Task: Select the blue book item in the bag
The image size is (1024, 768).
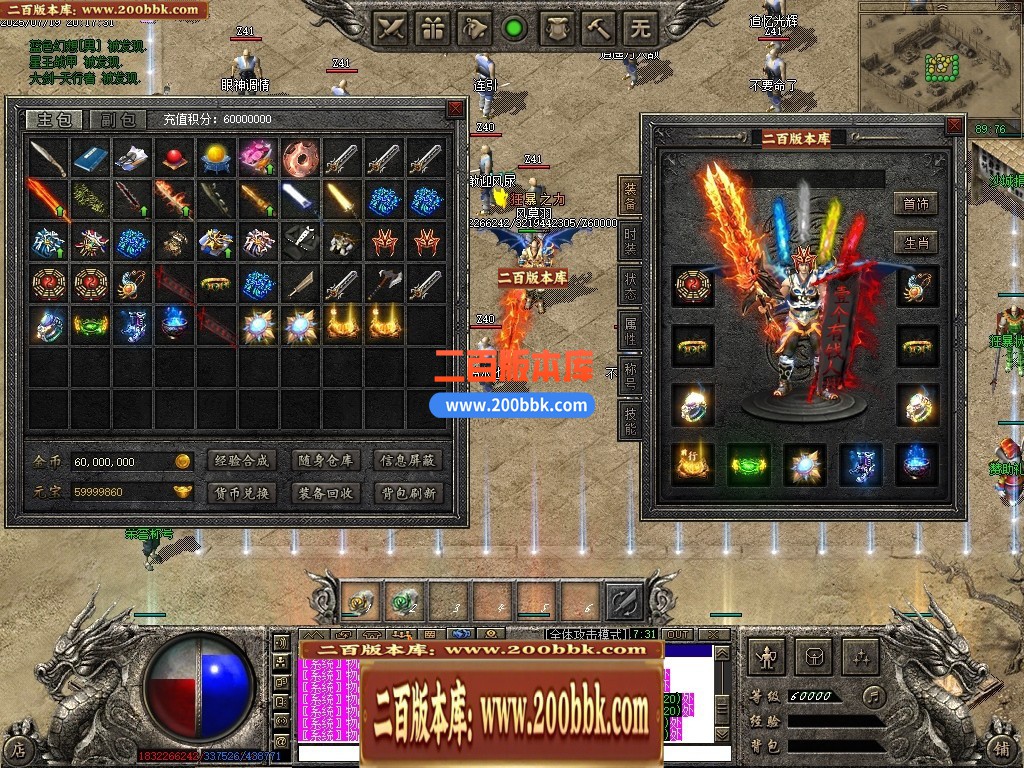Action: click(x=90, y=157)
